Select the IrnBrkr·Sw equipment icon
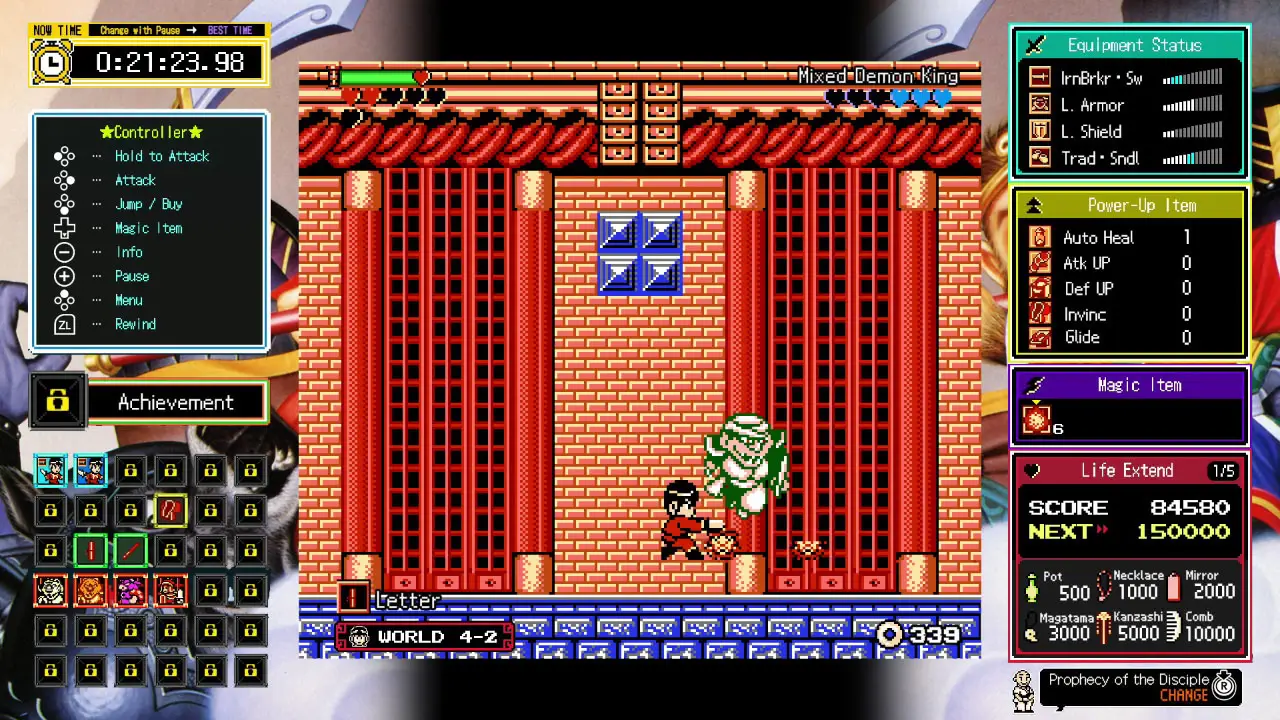Viewport: 1280px width, 720px height. tap(1040, 77)
